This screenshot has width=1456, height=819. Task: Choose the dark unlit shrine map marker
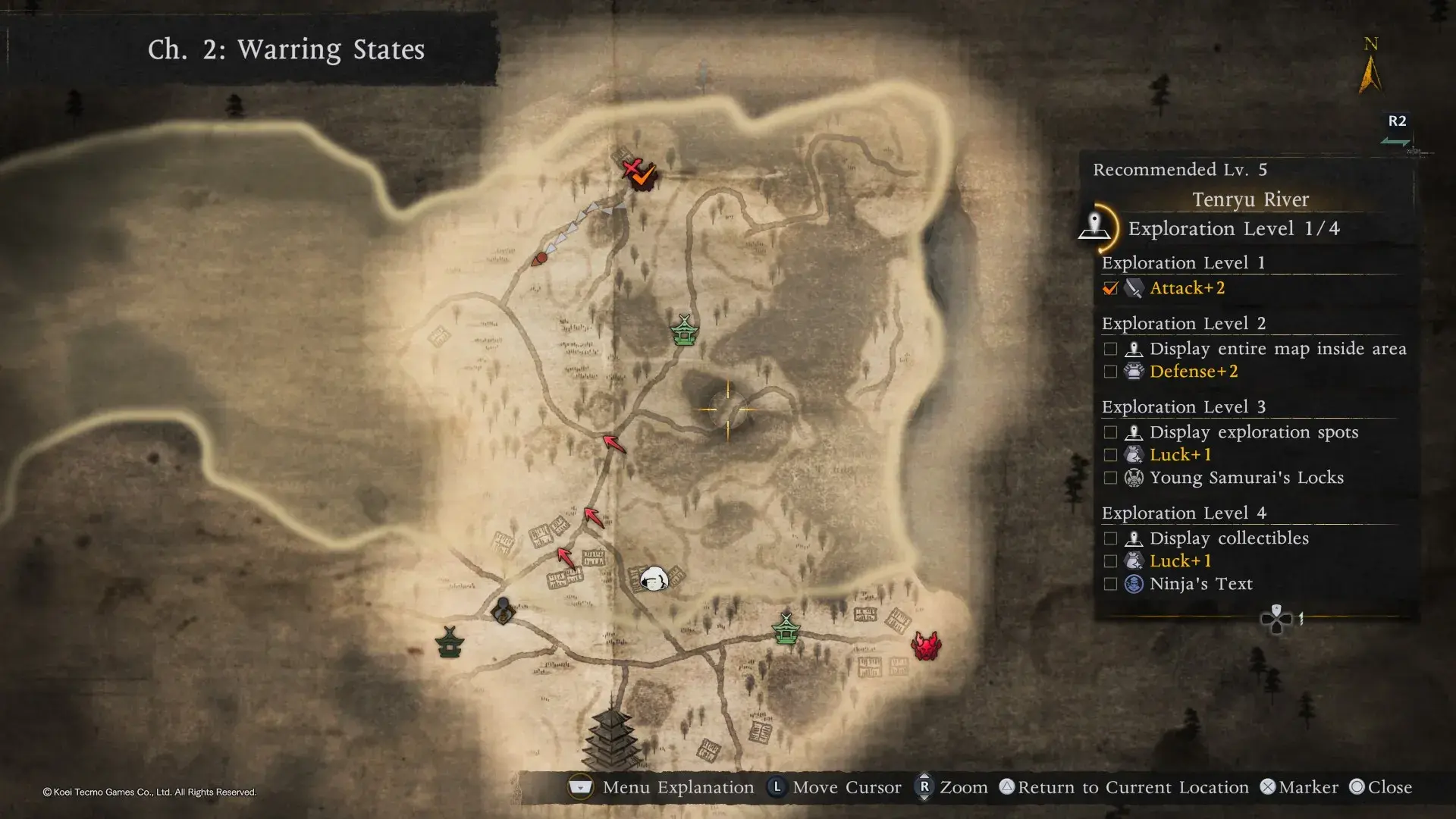450,642
